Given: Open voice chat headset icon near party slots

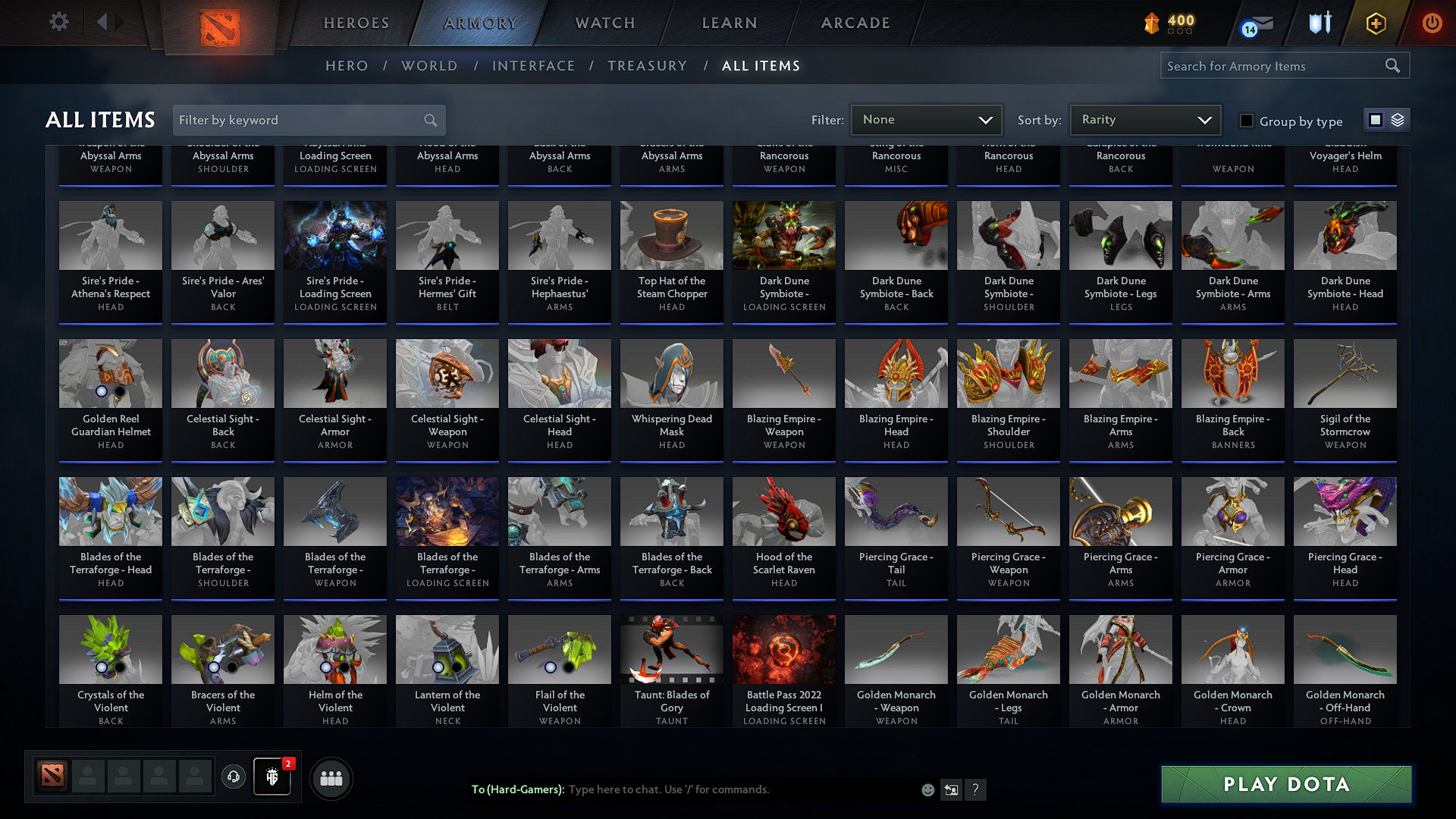Looking at the screenshot, I should (x=233, y=777).
